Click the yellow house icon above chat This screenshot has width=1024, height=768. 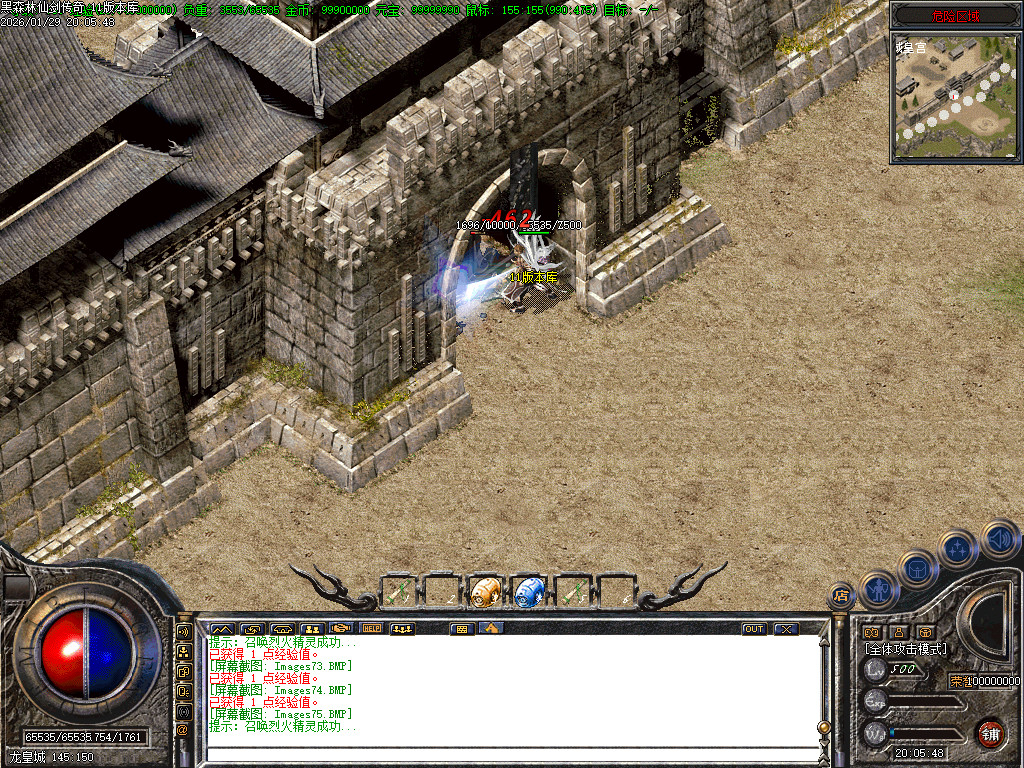pyautogui.click(x=490, y=629)
